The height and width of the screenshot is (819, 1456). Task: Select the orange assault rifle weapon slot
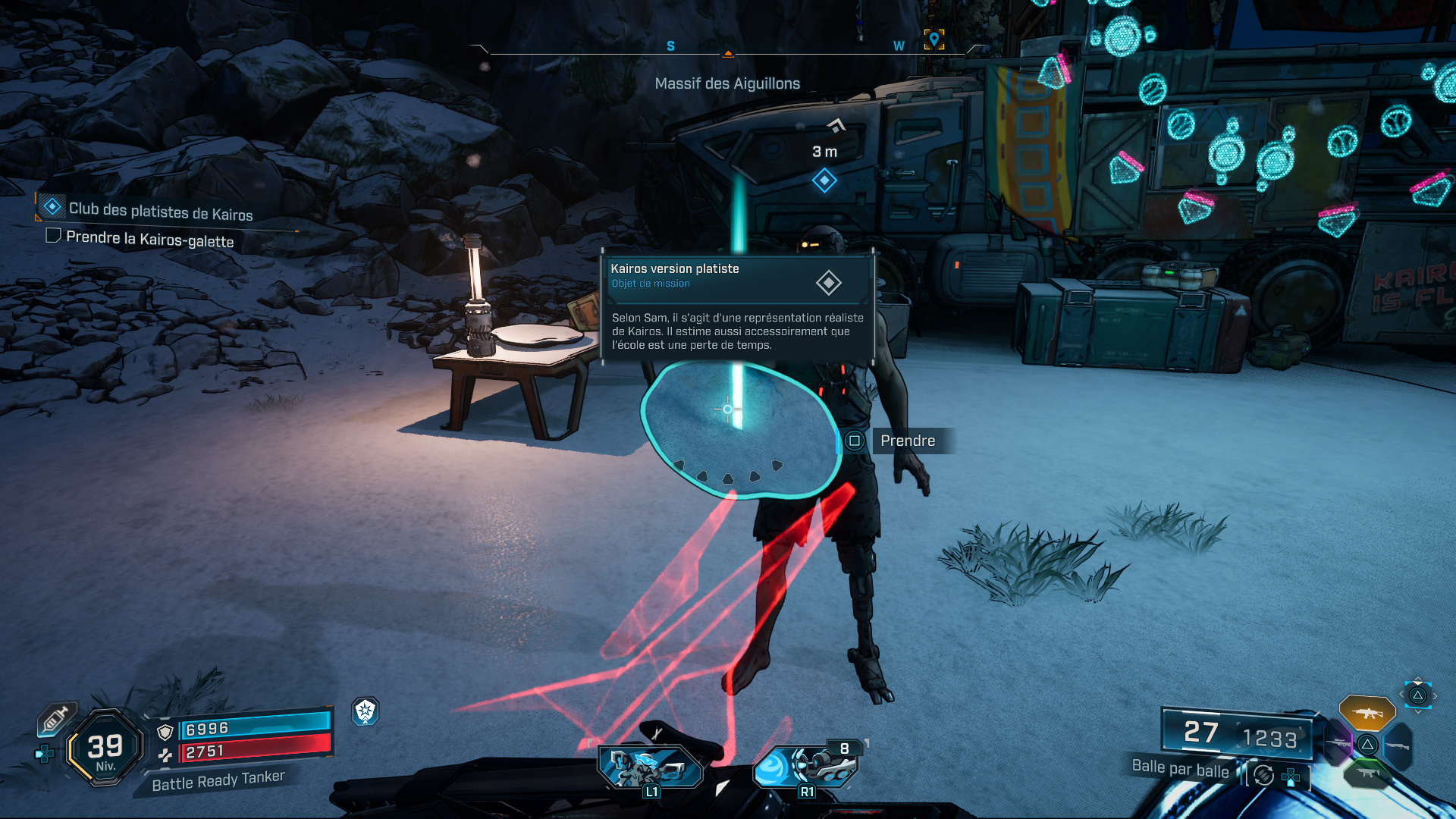1367,713
